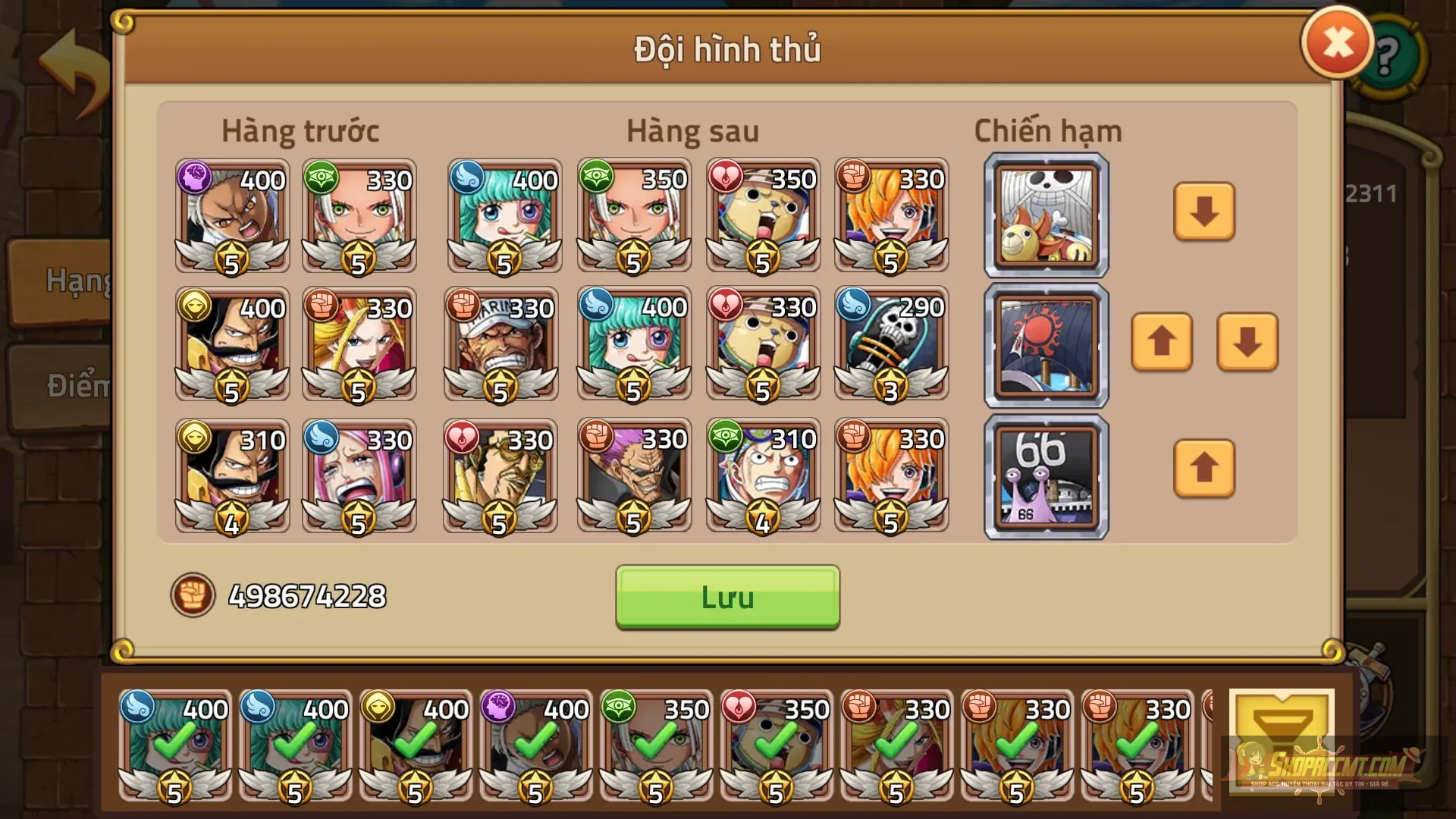Click the fist emblem beside 498674228
The width and height of the screenshot is (1456, 819).
(x=196, y=596)
